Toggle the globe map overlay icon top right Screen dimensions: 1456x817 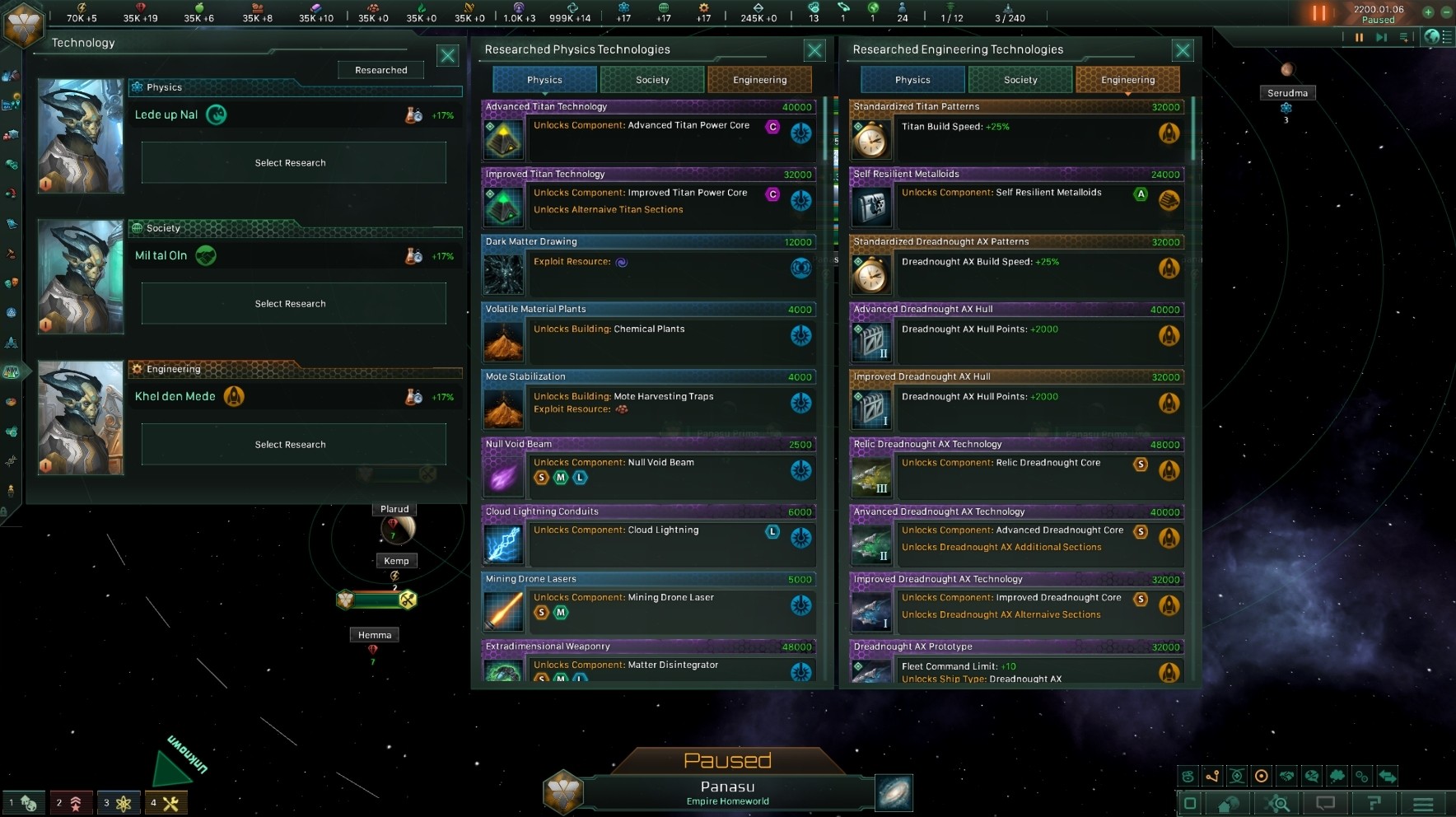(x=1431, y=38)
